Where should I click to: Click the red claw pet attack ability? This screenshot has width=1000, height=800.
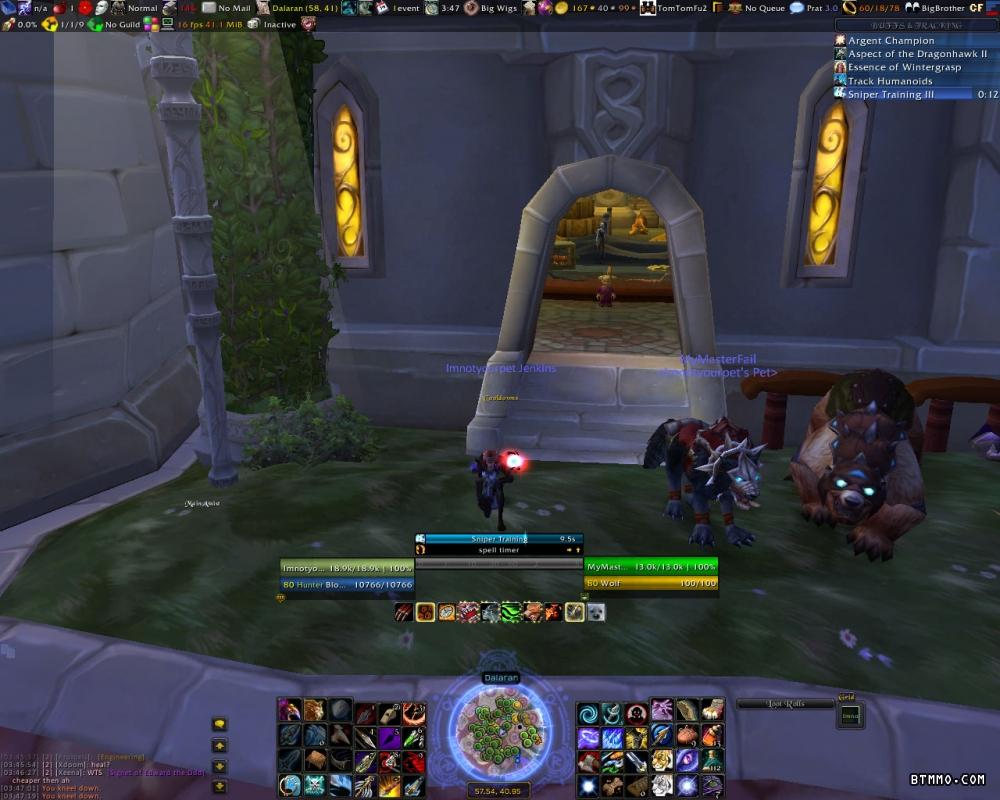403,612
